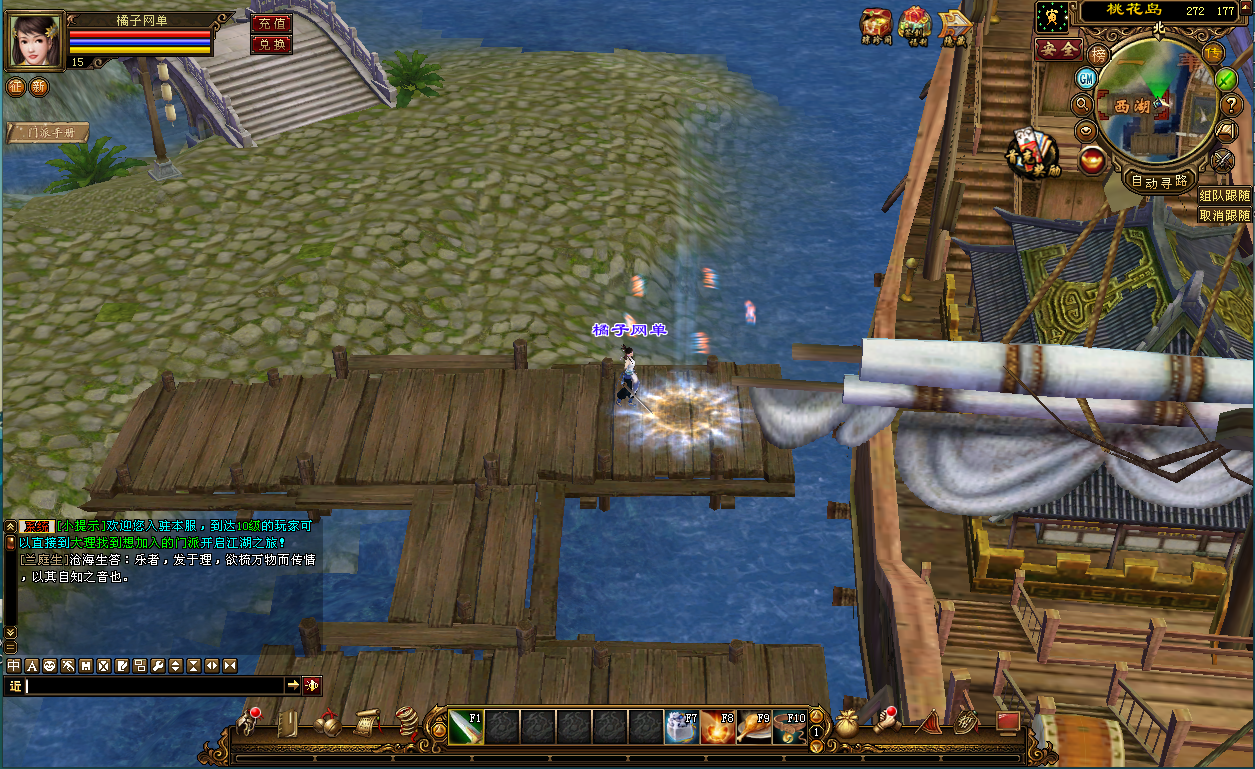This screenshot has width=1255, height=769.
Task: Use the F9 roasted drumstick item
Action: tap(754, 727)
